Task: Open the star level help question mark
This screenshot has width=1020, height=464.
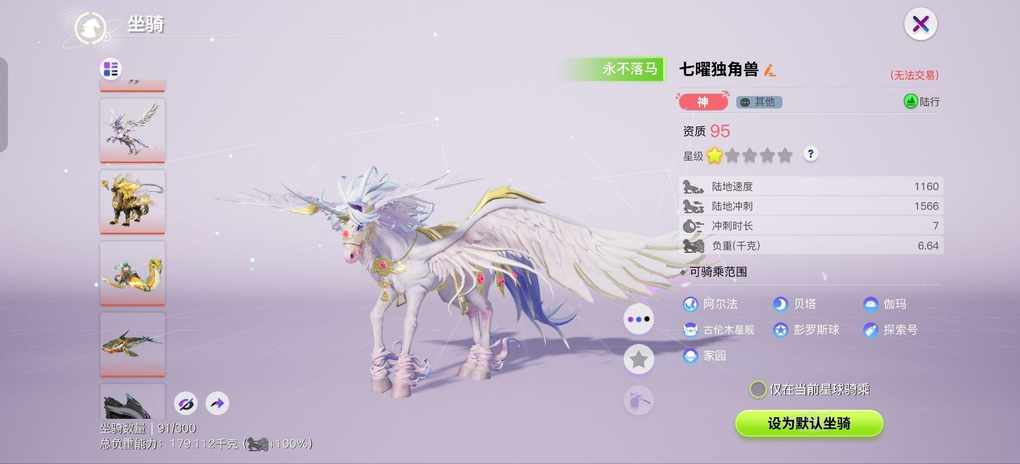Action: (811, 154)
